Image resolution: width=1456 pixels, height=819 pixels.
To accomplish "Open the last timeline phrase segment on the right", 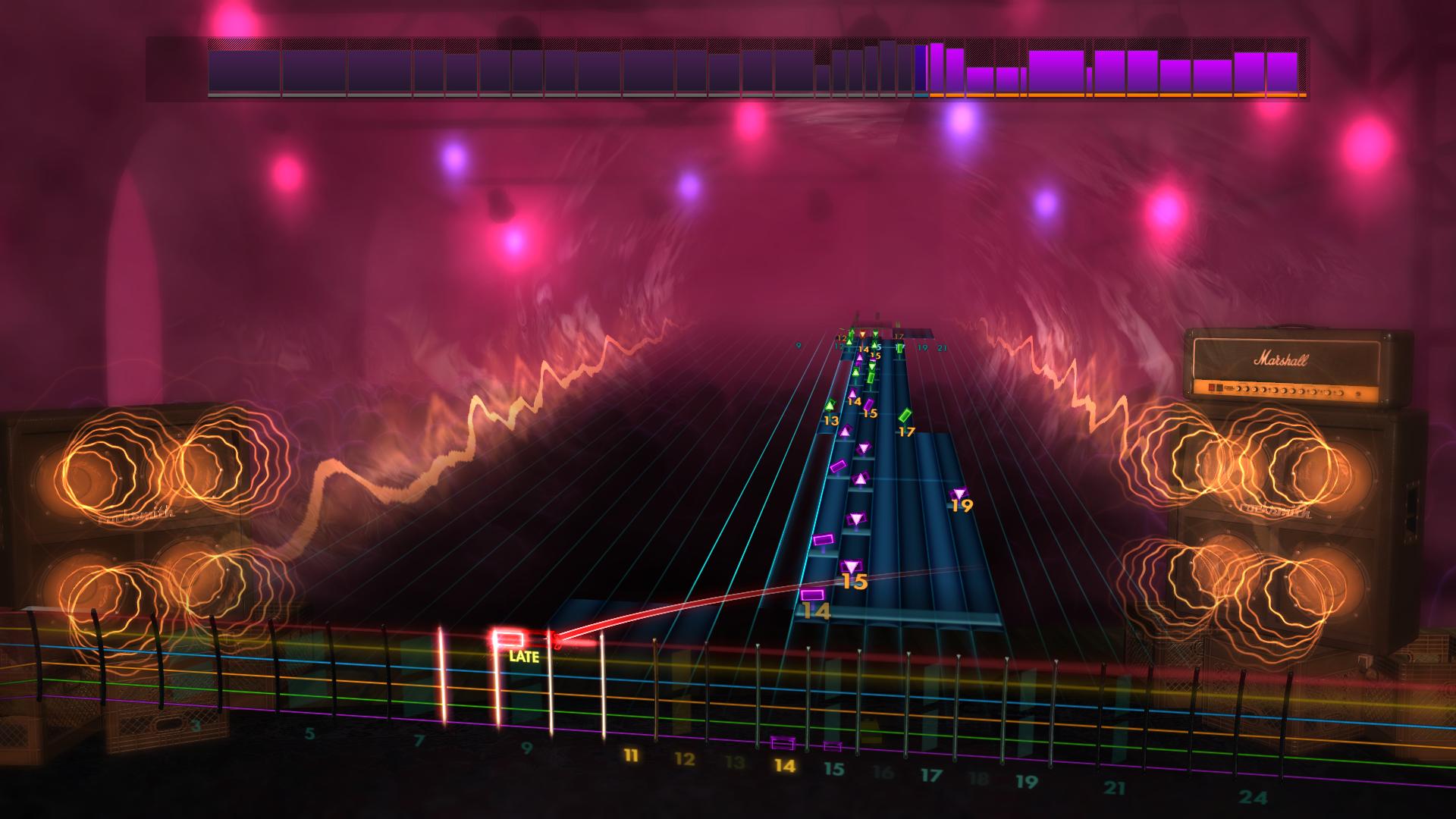I will point(1282,72).
